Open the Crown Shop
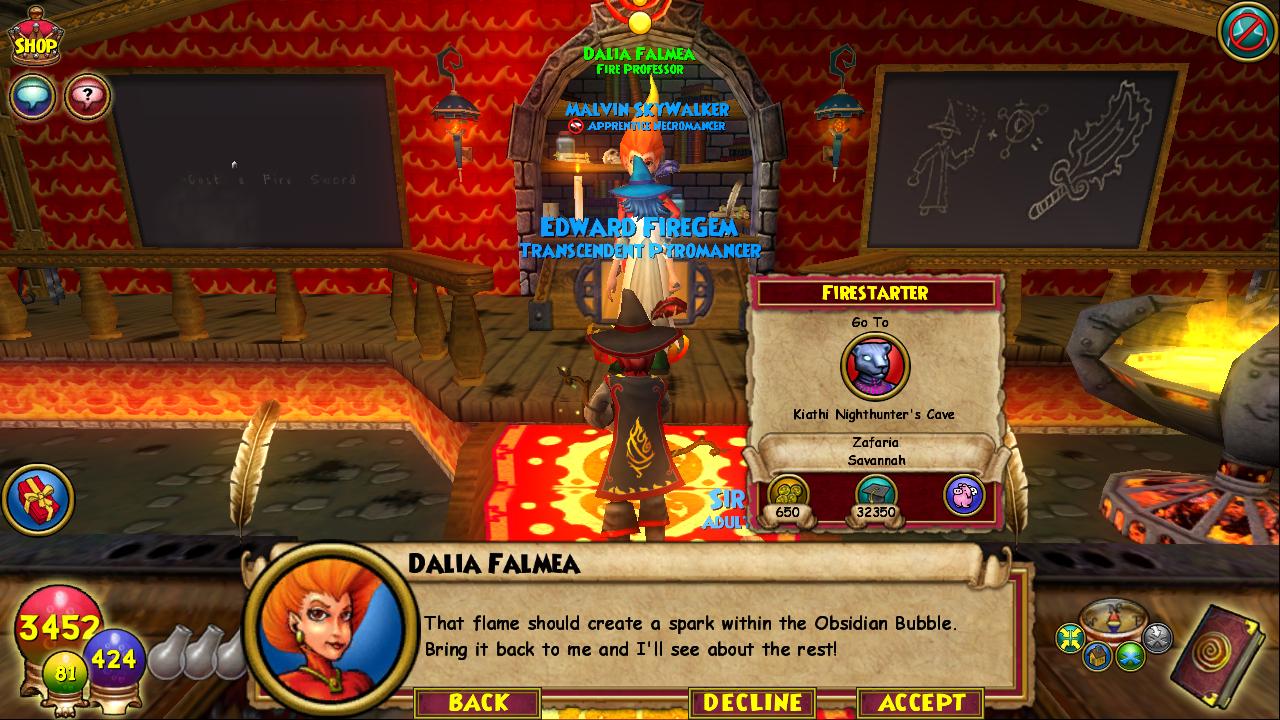This screenshot has width=1280, height=720. click(34, 39)
